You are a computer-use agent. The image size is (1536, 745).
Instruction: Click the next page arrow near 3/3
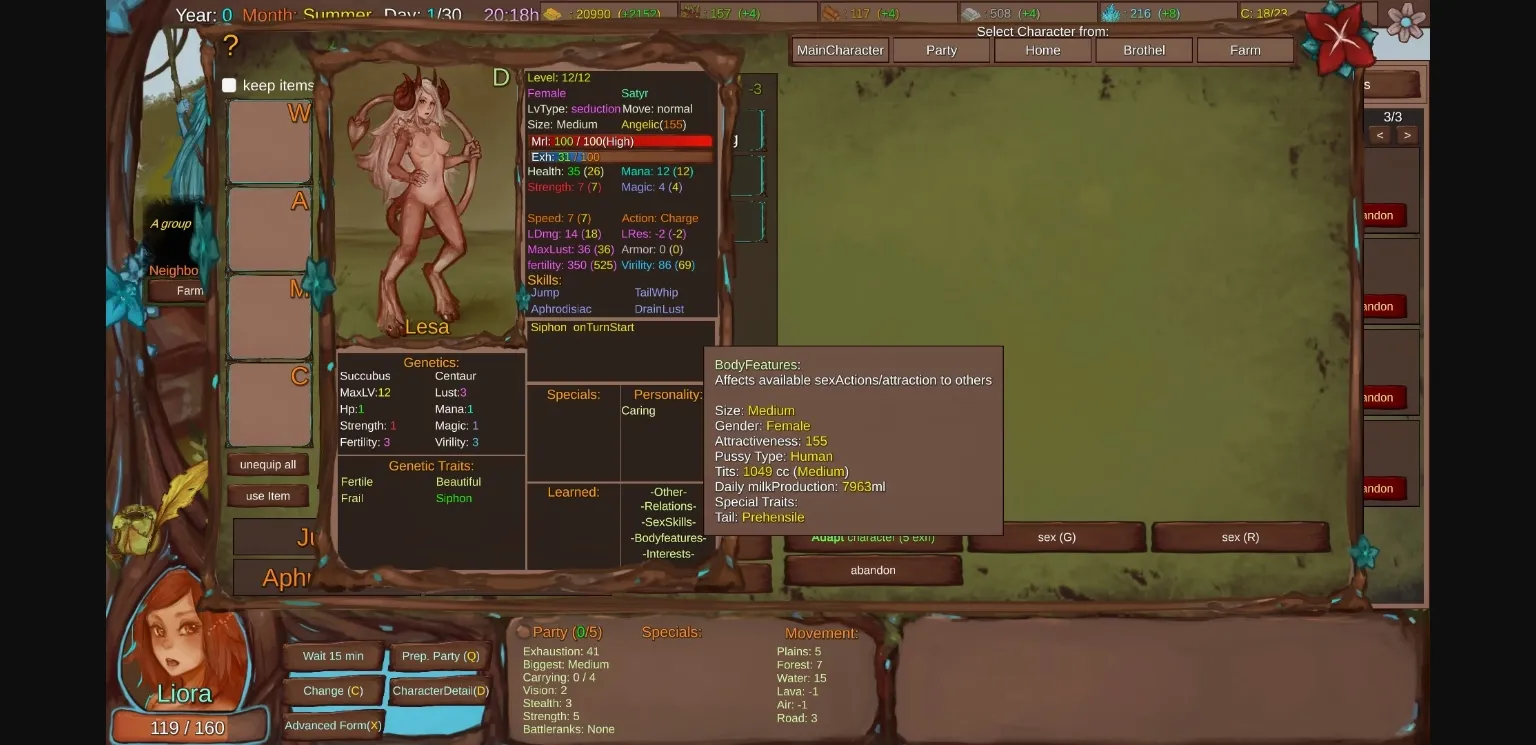click(x=1407, y=134)
